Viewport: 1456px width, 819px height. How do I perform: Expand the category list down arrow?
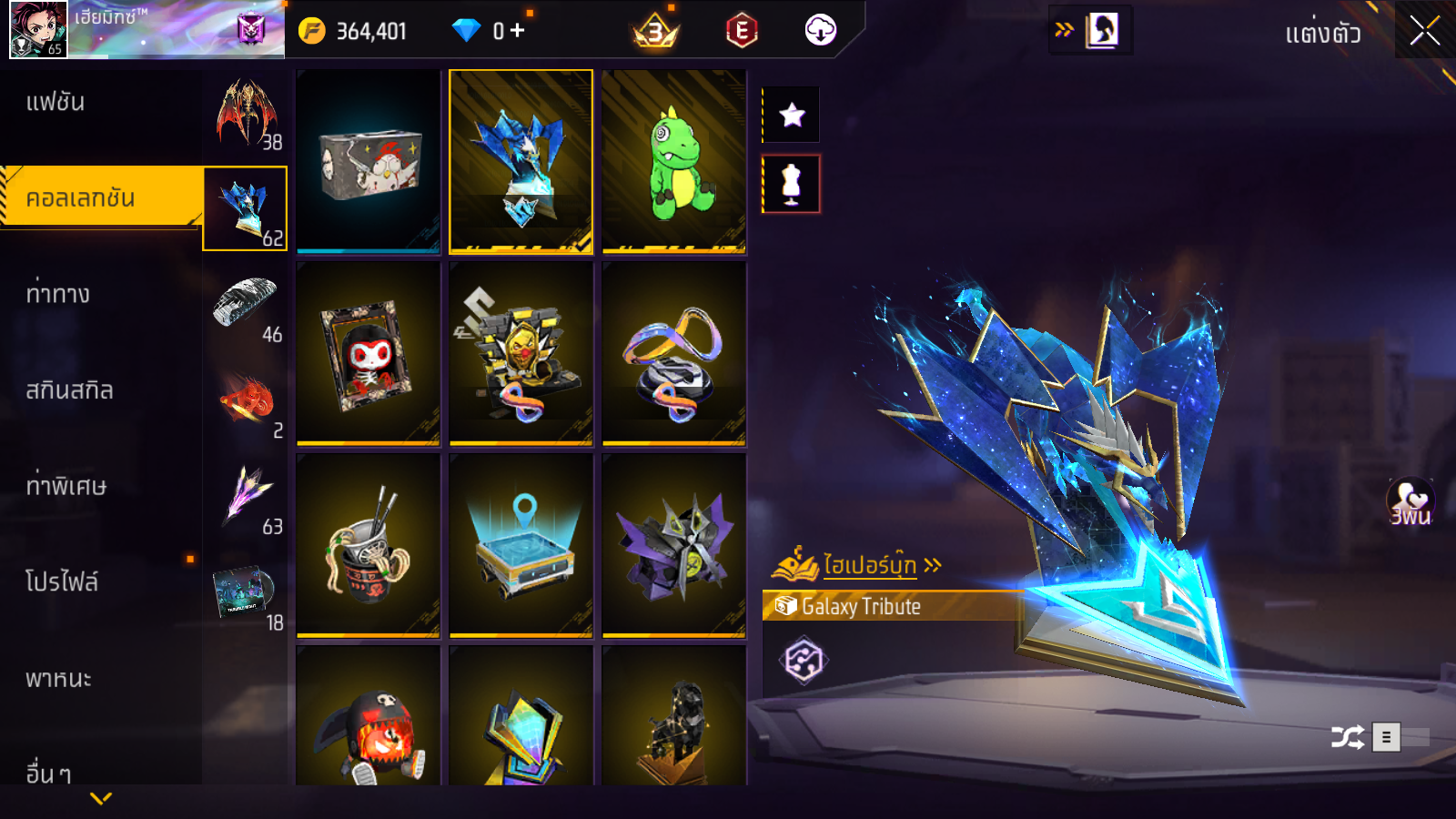coord(101,799)
